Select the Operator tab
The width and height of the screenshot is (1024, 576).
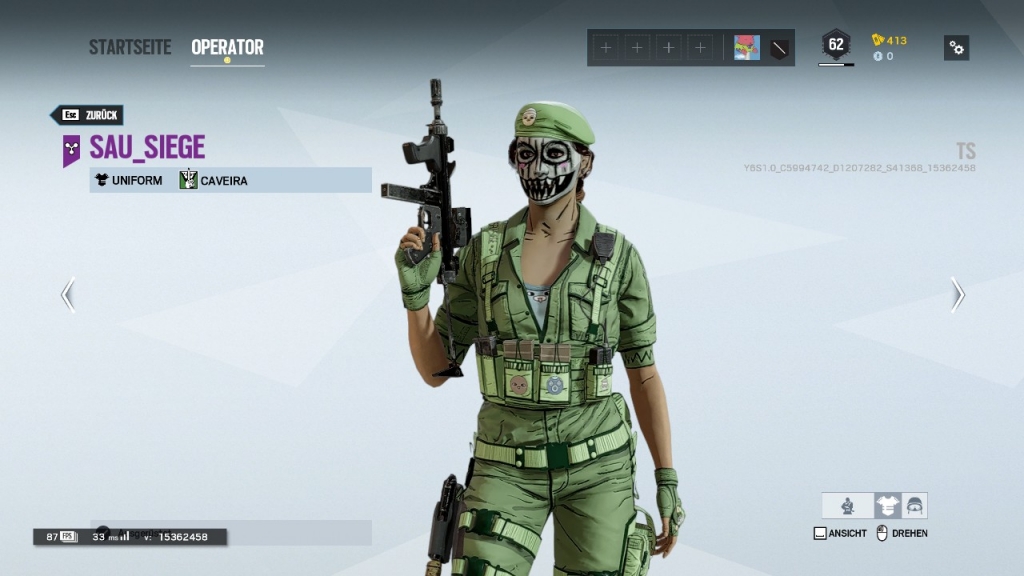pos(227,47)
